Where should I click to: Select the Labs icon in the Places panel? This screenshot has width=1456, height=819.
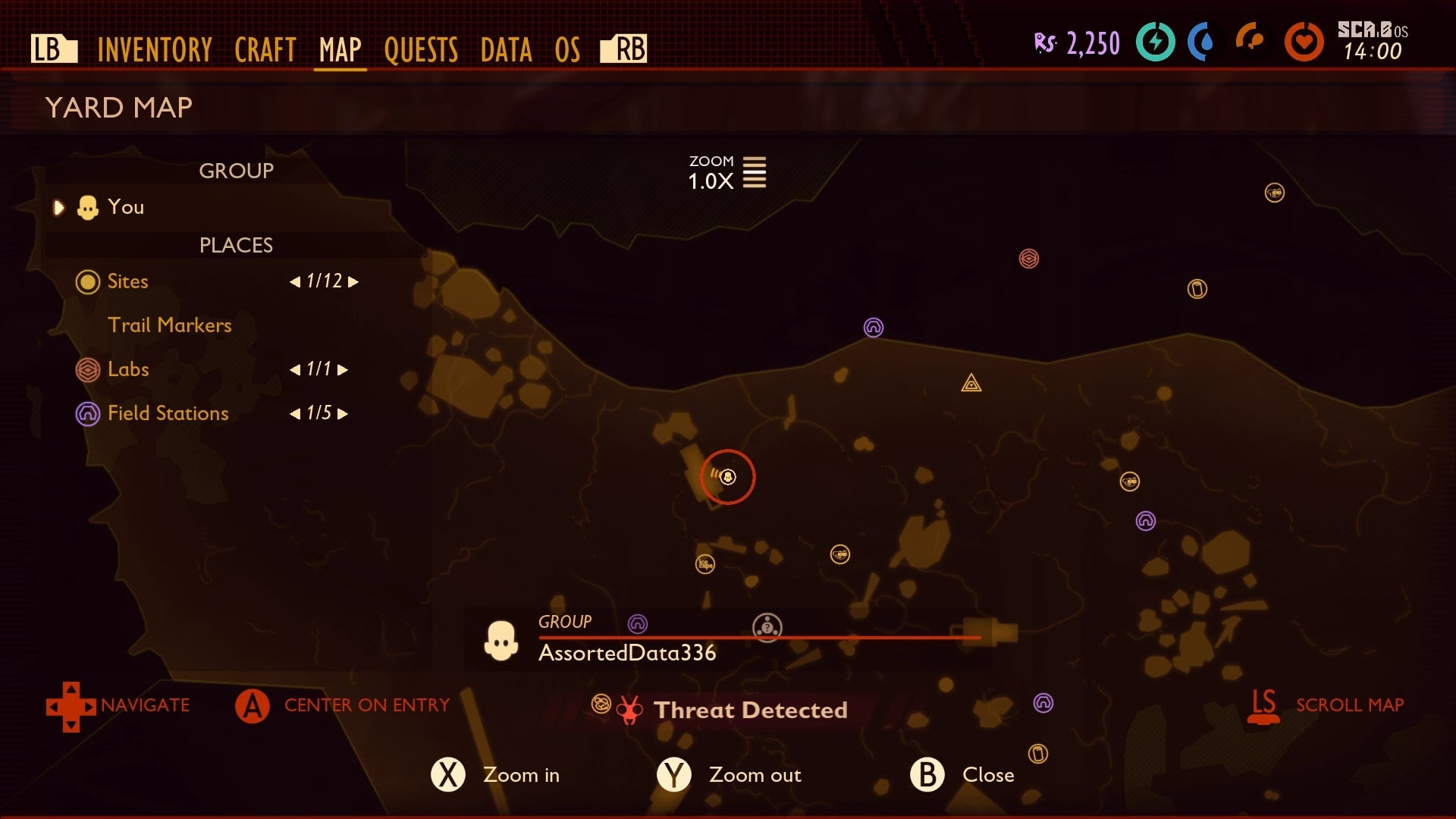pos(87,369)
